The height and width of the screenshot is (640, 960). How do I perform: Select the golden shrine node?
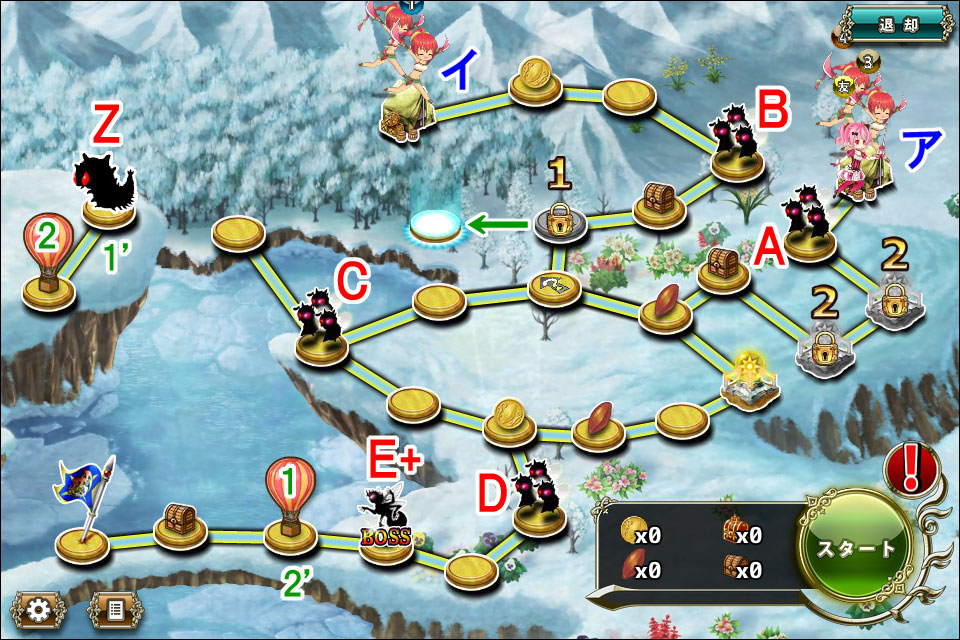750,384
